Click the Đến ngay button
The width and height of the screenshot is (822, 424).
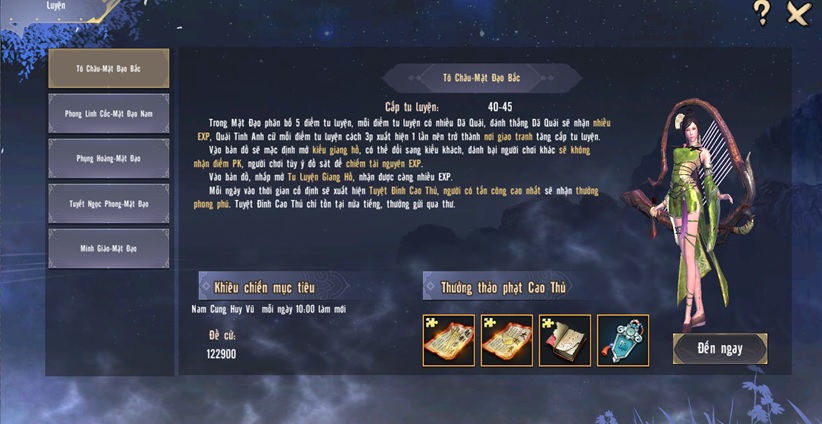pos(720,348)
